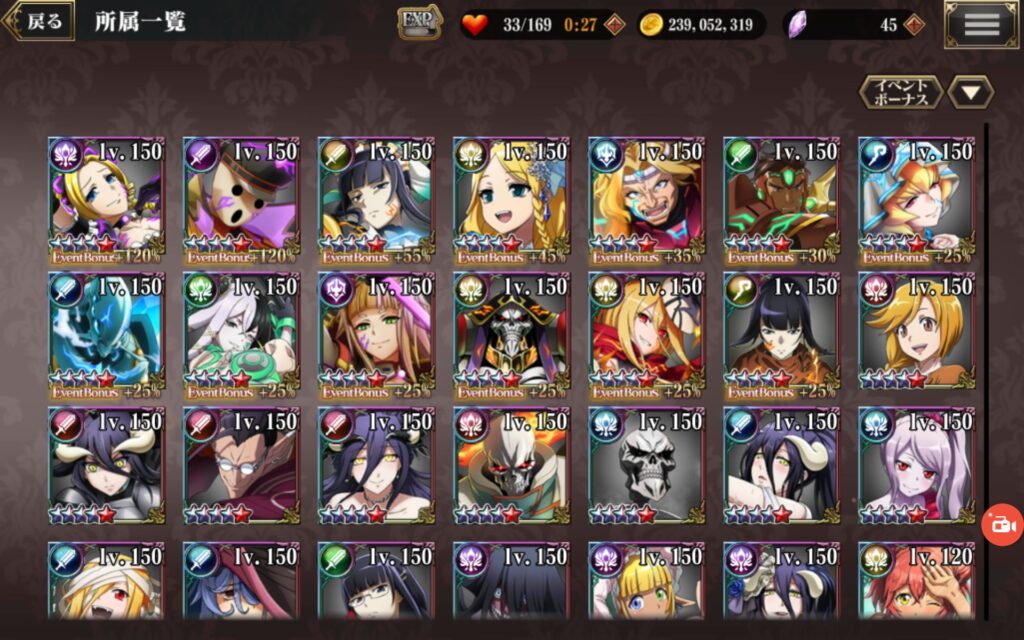The image size is (1024, 640).
Task: Tap the red screen recording overlay button
Action: point(1002,524)
